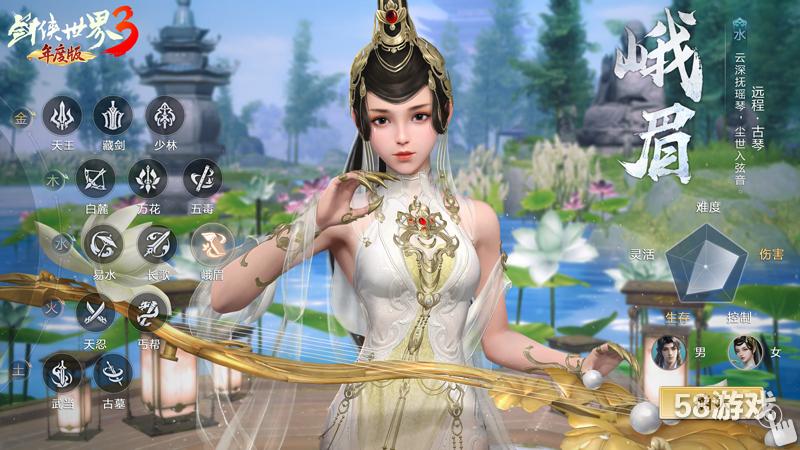
Task: Choose the 古墓 class icon
Action: coord(113,373)
